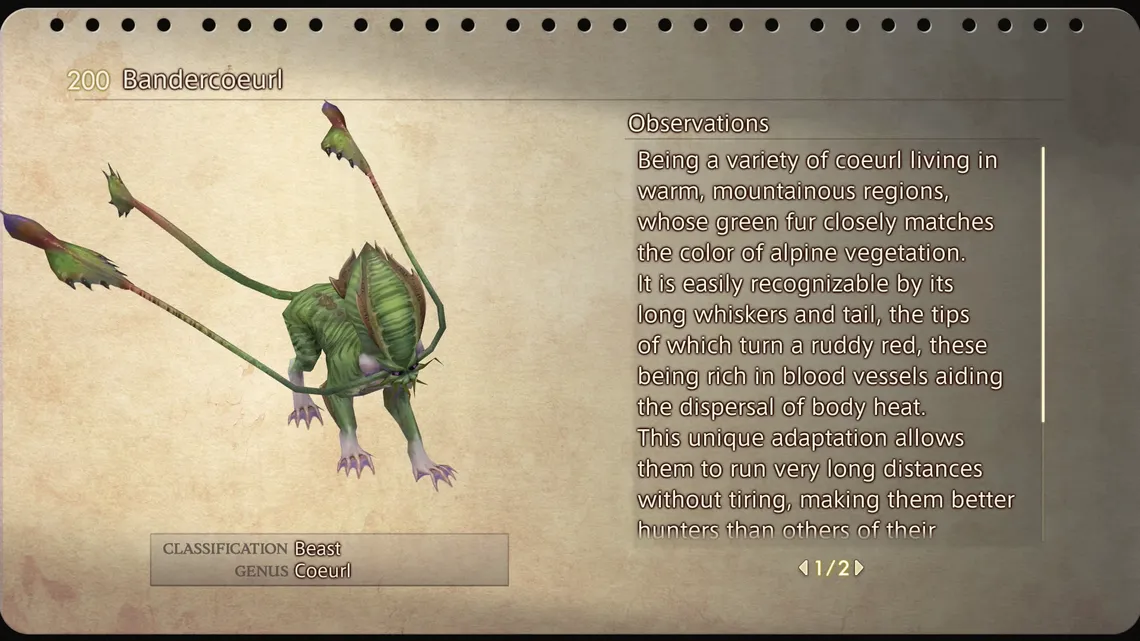The width and height of the screenshot is (1140, 641).
Task: Go to the previous observations page
Action: [x=803, y=568]
